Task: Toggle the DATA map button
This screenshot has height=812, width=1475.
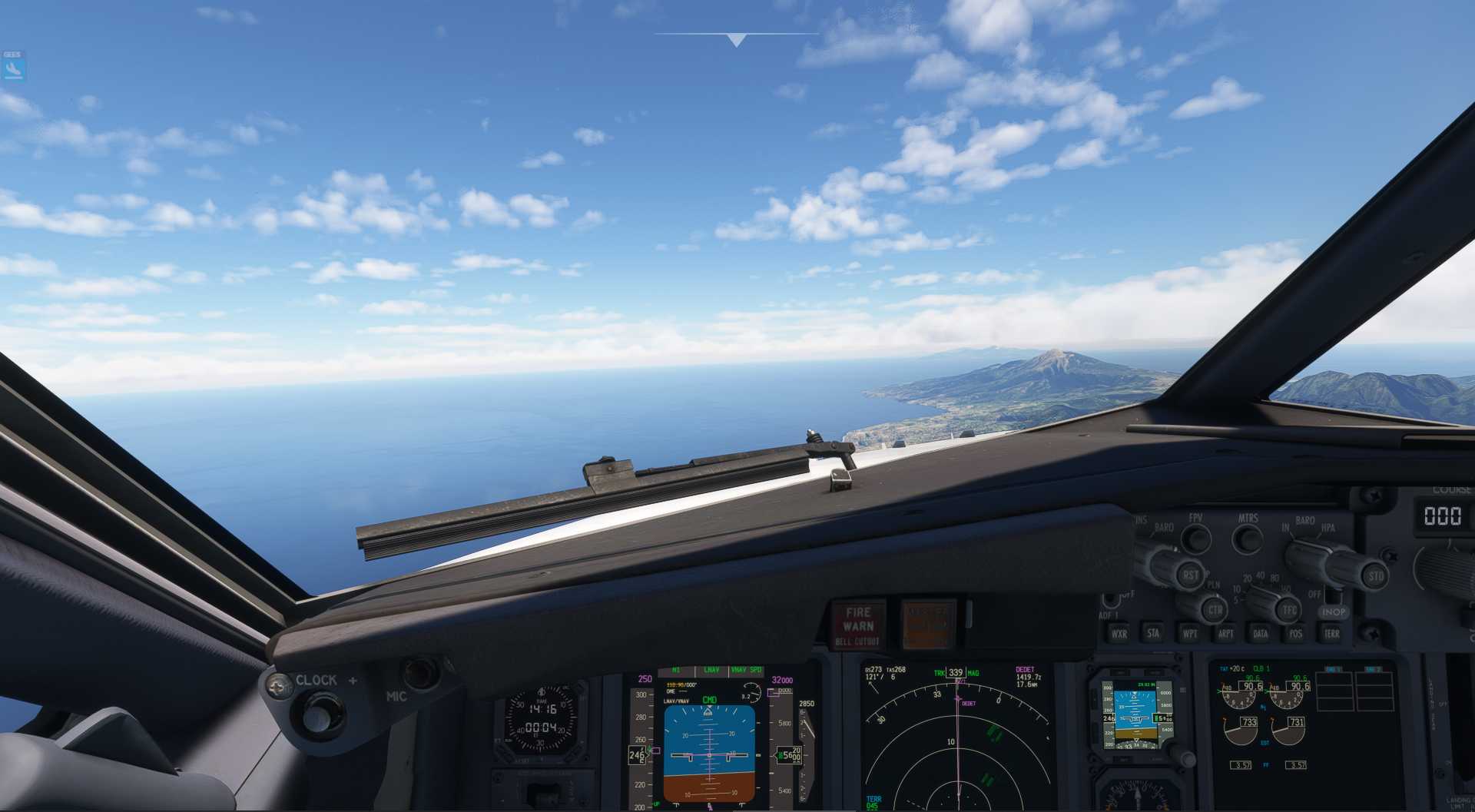Action: pos(1261,634)
